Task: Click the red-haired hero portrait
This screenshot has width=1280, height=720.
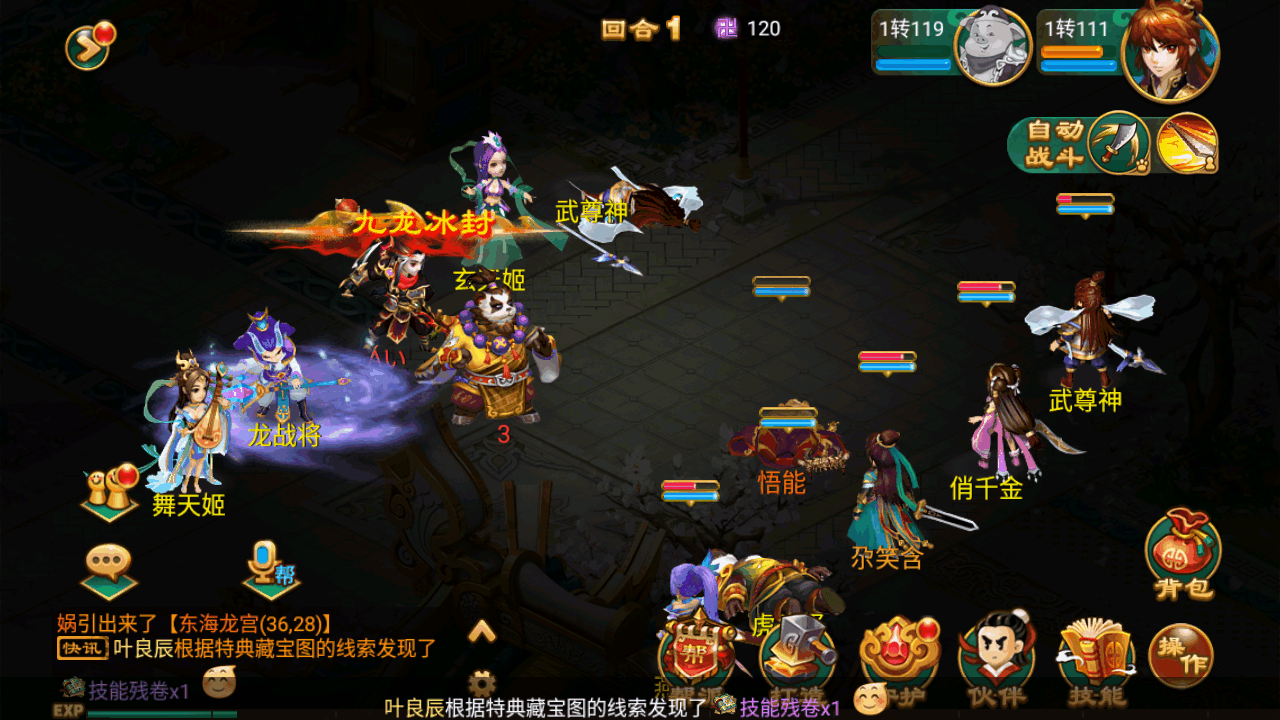Action: [1169, 54]
